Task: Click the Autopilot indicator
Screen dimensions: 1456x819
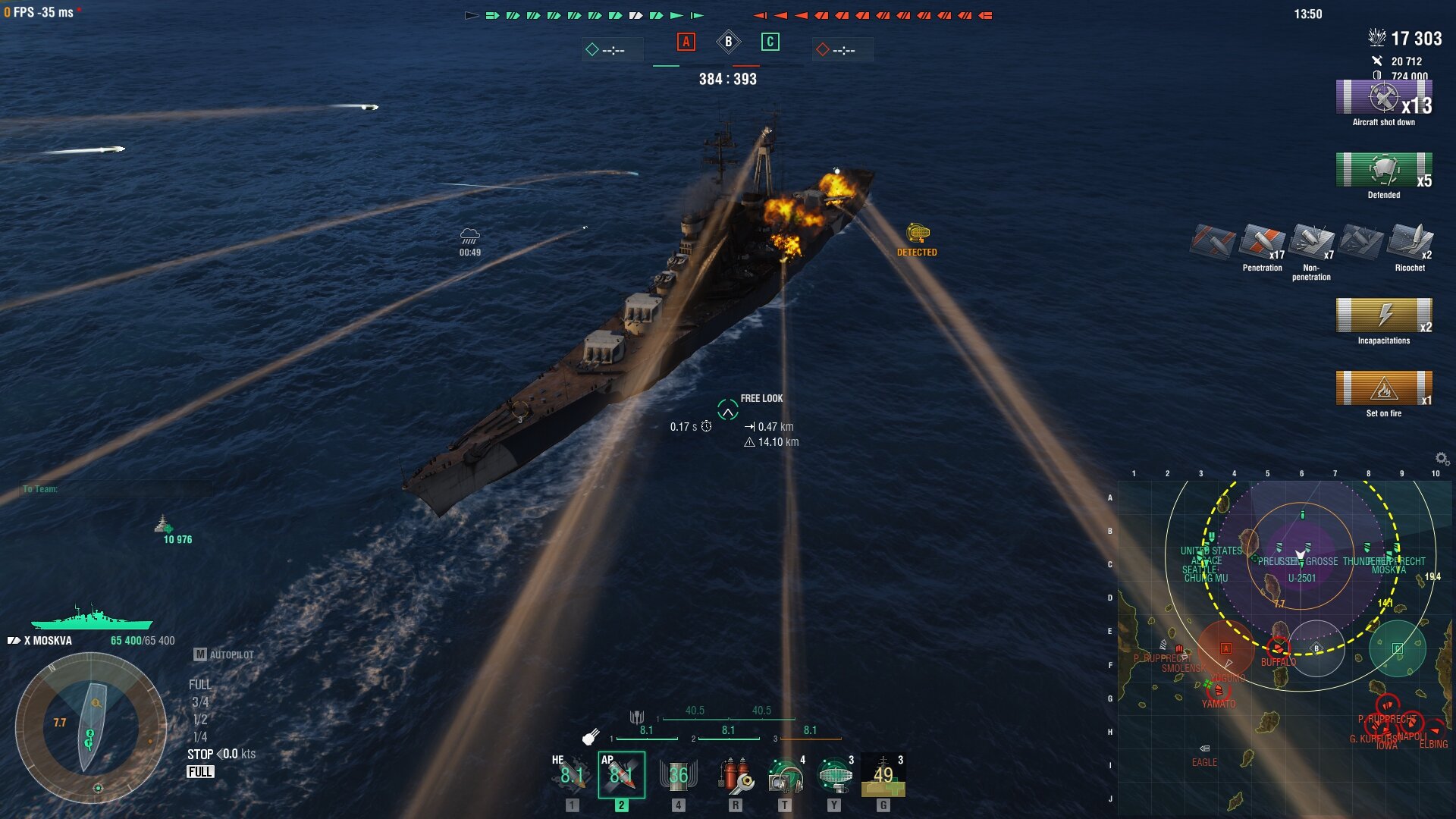Action: 224,654
